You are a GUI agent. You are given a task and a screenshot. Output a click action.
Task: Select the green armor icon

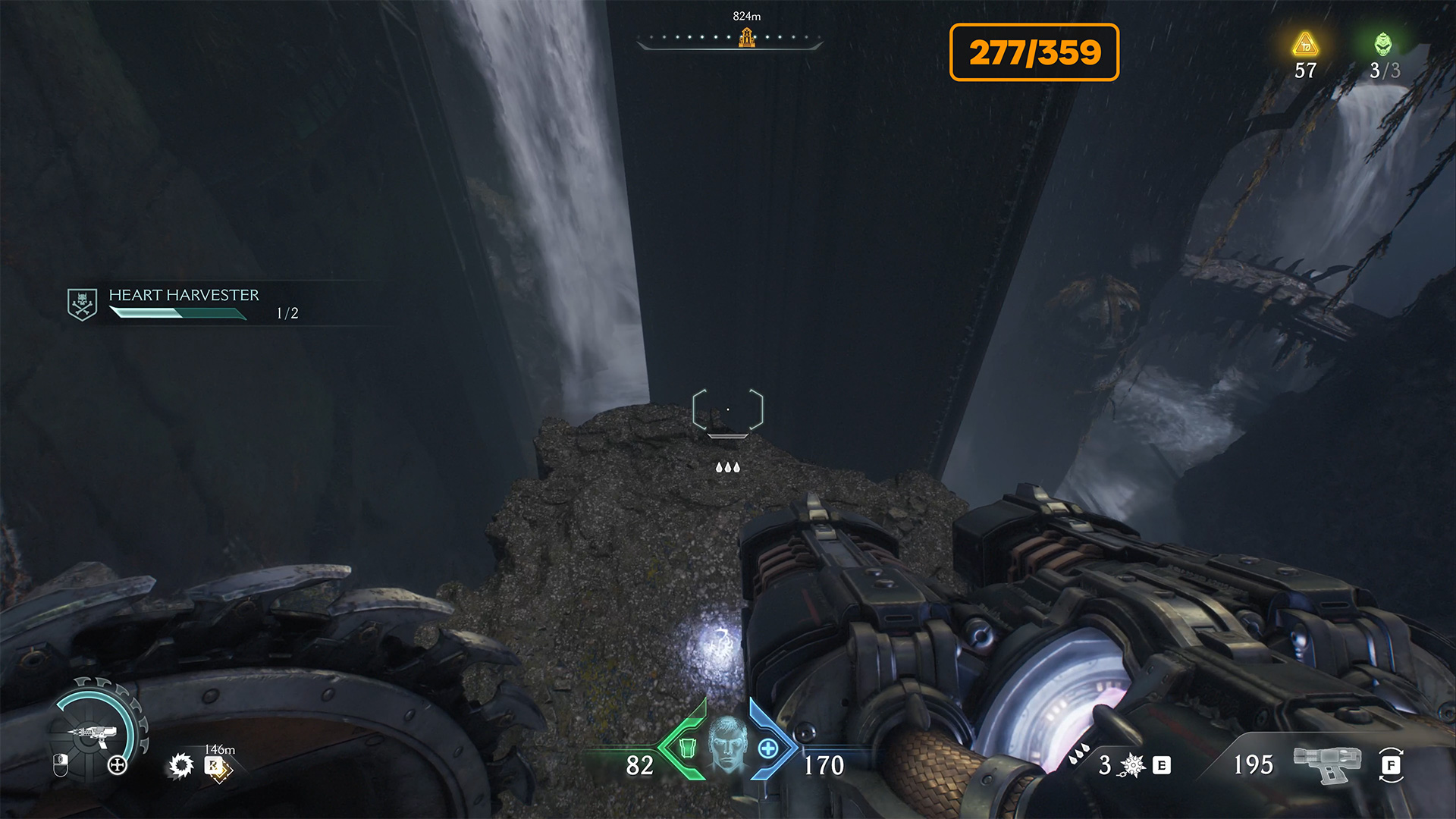click(x=687, y=748)
